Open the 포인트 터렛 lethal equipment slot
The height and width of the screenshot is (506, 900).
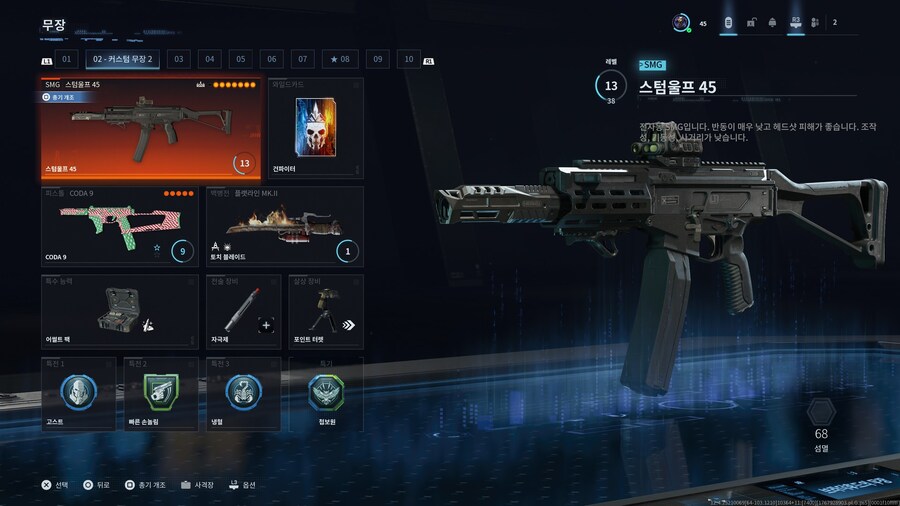click(x=326, y=312)
